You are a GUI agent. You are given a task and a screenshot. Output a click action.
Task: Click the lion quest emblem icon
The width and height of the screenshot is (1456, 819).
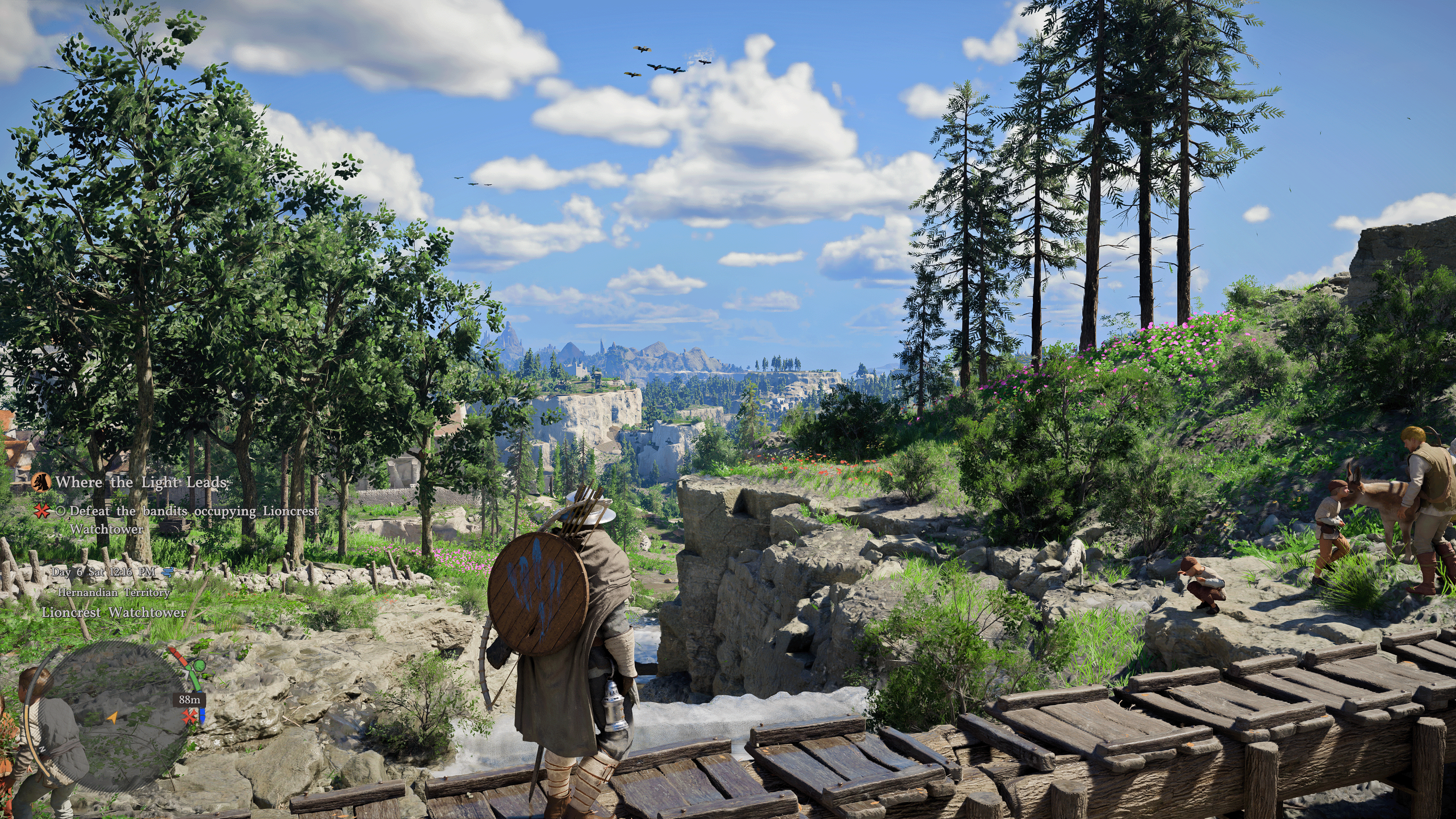pyautogui.click(x=41, y=482)
